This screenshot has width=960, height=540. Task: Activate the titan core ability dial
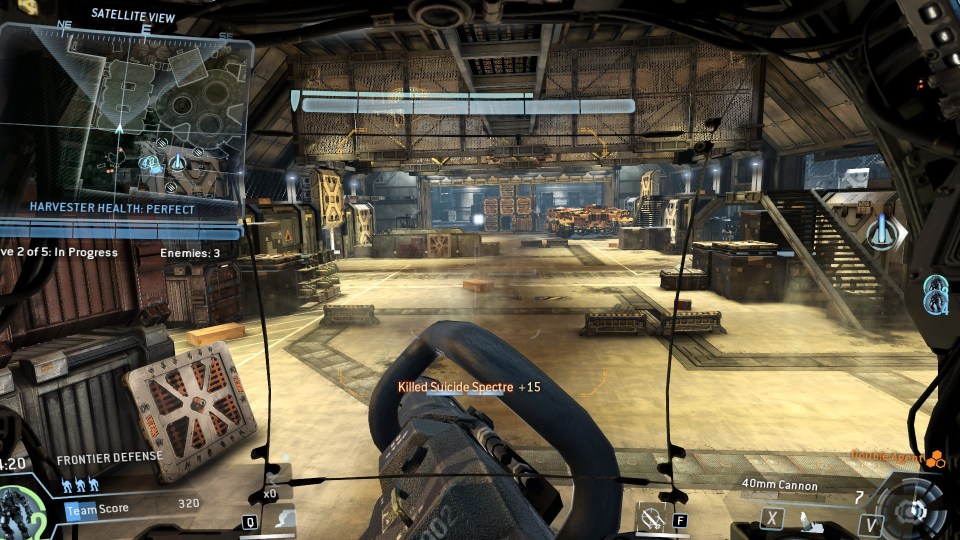click(912, 508)
